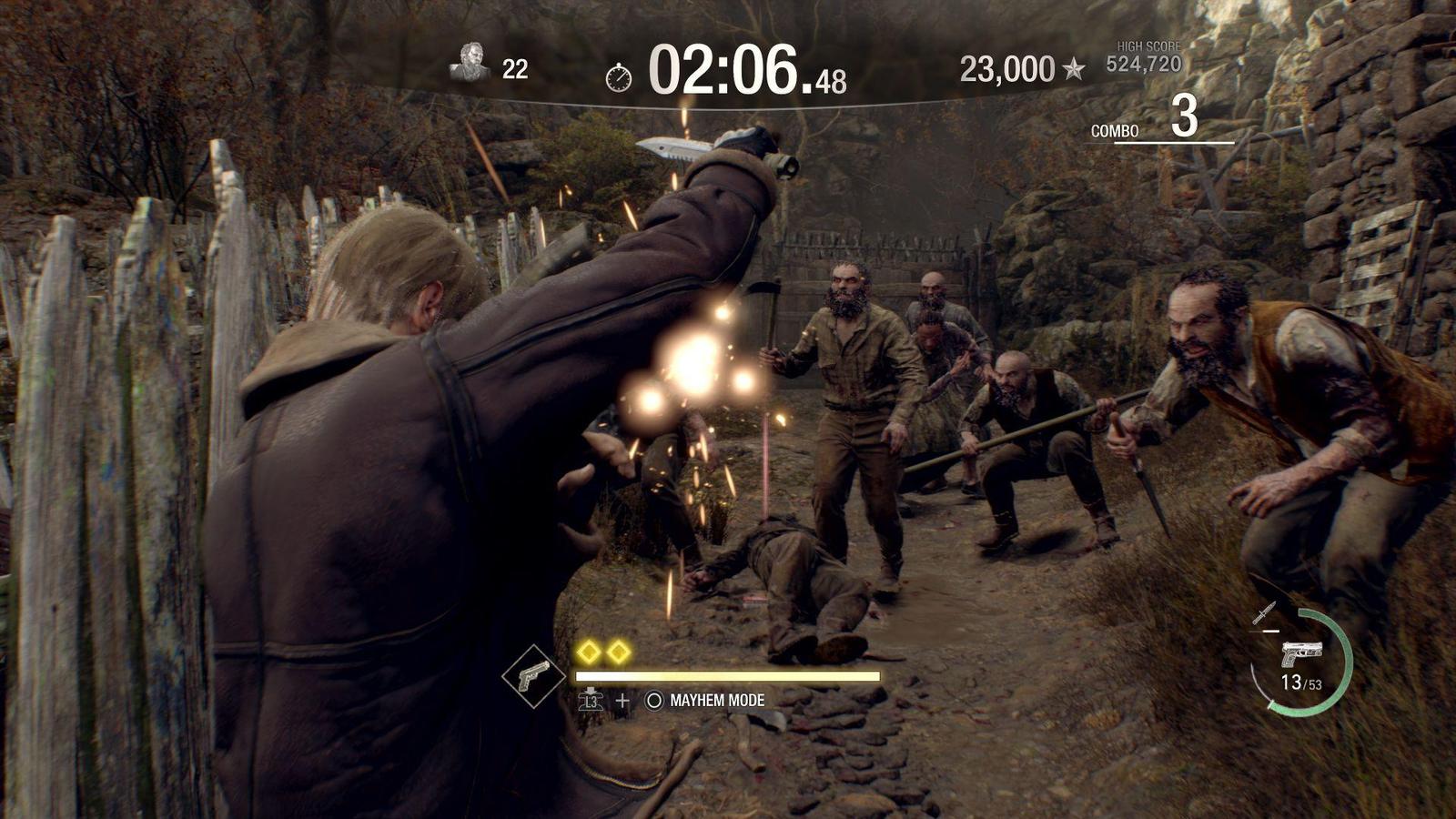This screenshot has height=819, width=1456.
Task: Select Leon's character portrait in the top HUD
Action: point(472,61)
